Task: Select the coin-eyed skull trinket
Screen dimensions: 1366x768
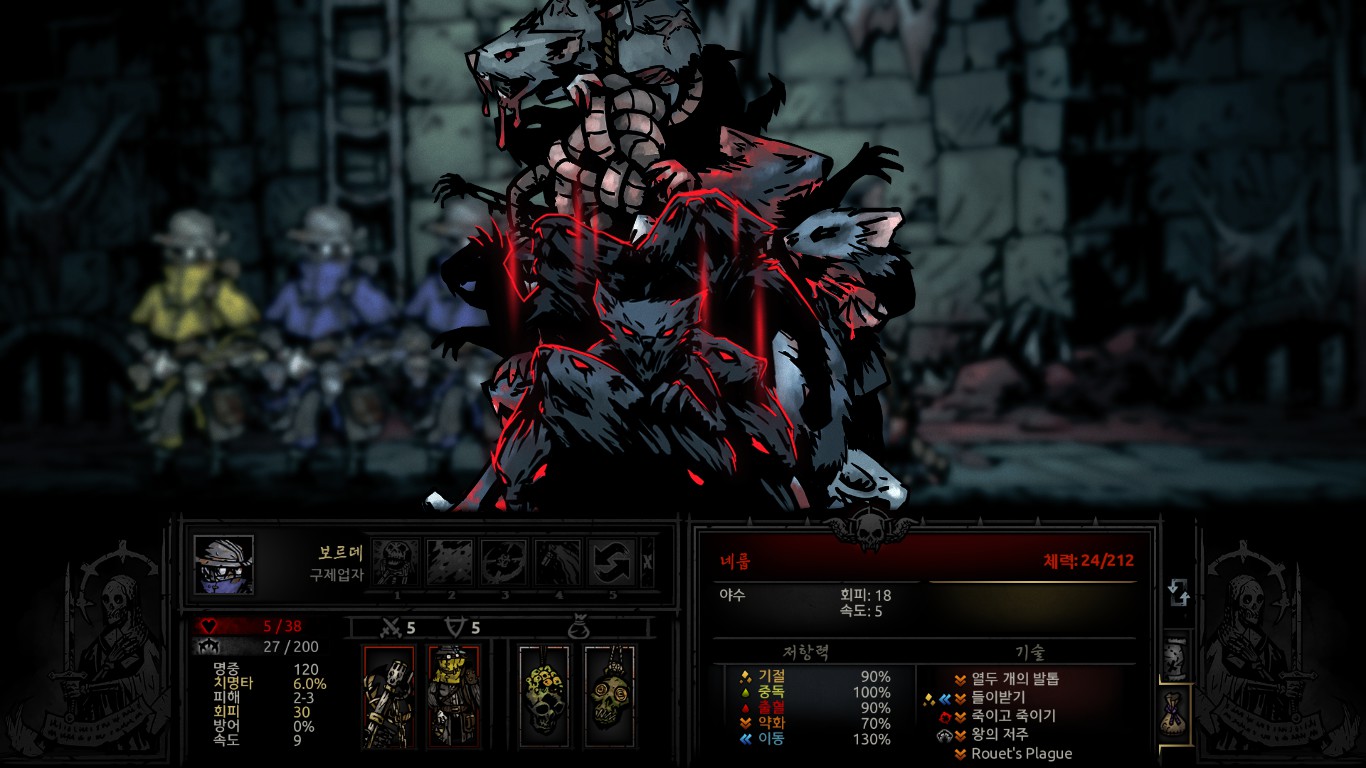Action: (x=609, y=697)
